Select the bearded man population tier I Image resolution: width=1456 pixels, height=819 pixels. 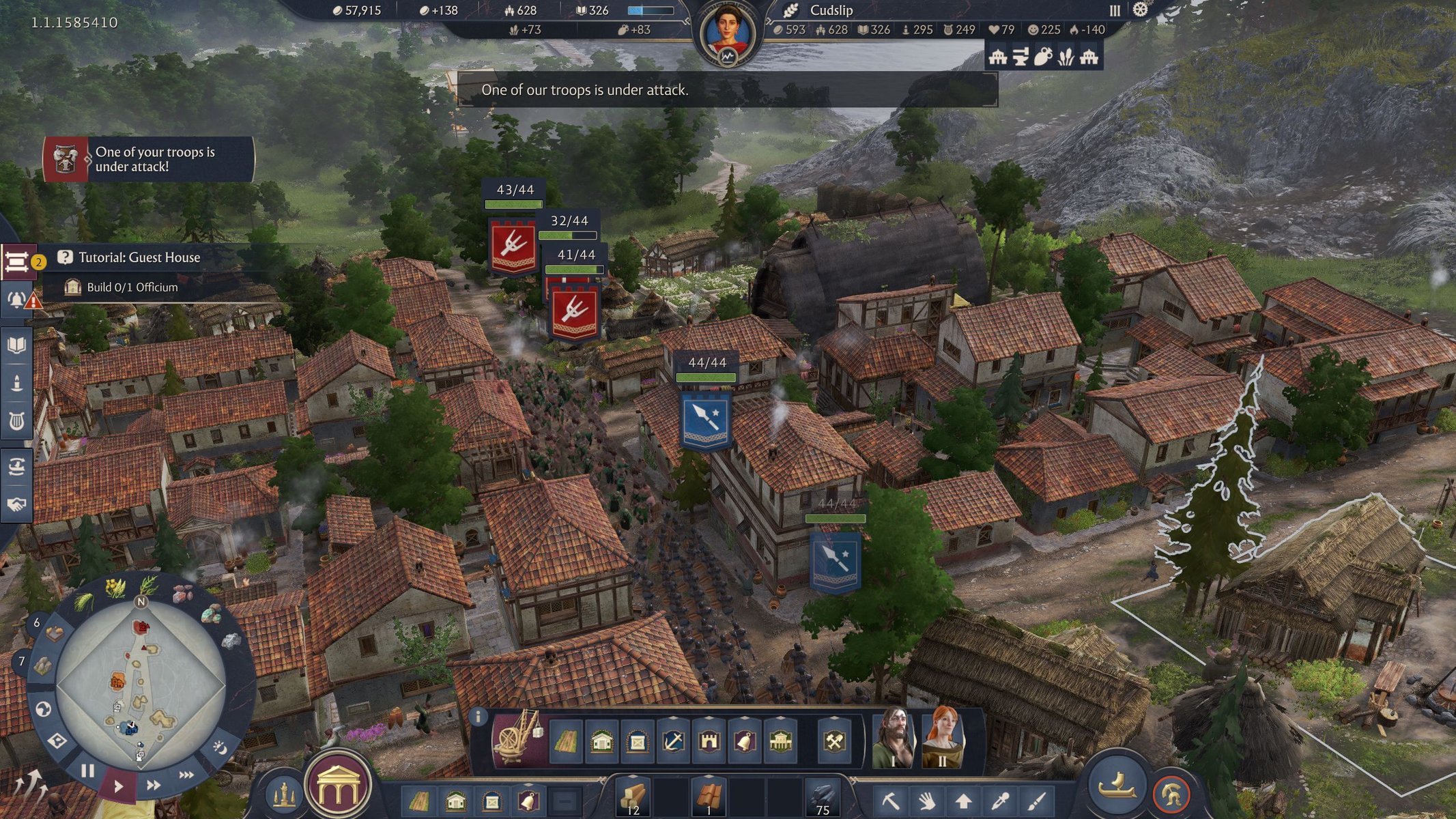coord(894,738)
